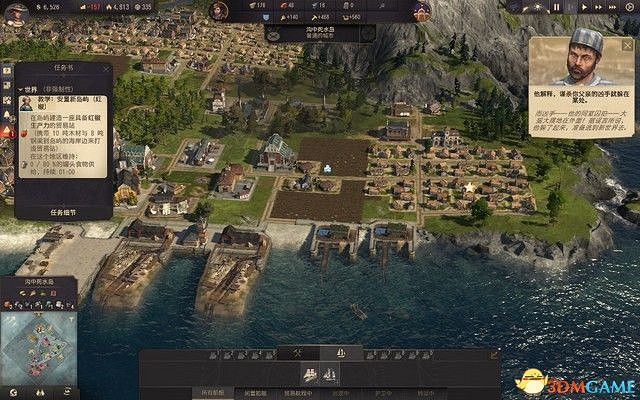Open the advisor portrait at top center
Viewport: 640px width, 400px height.
(218, 11)
